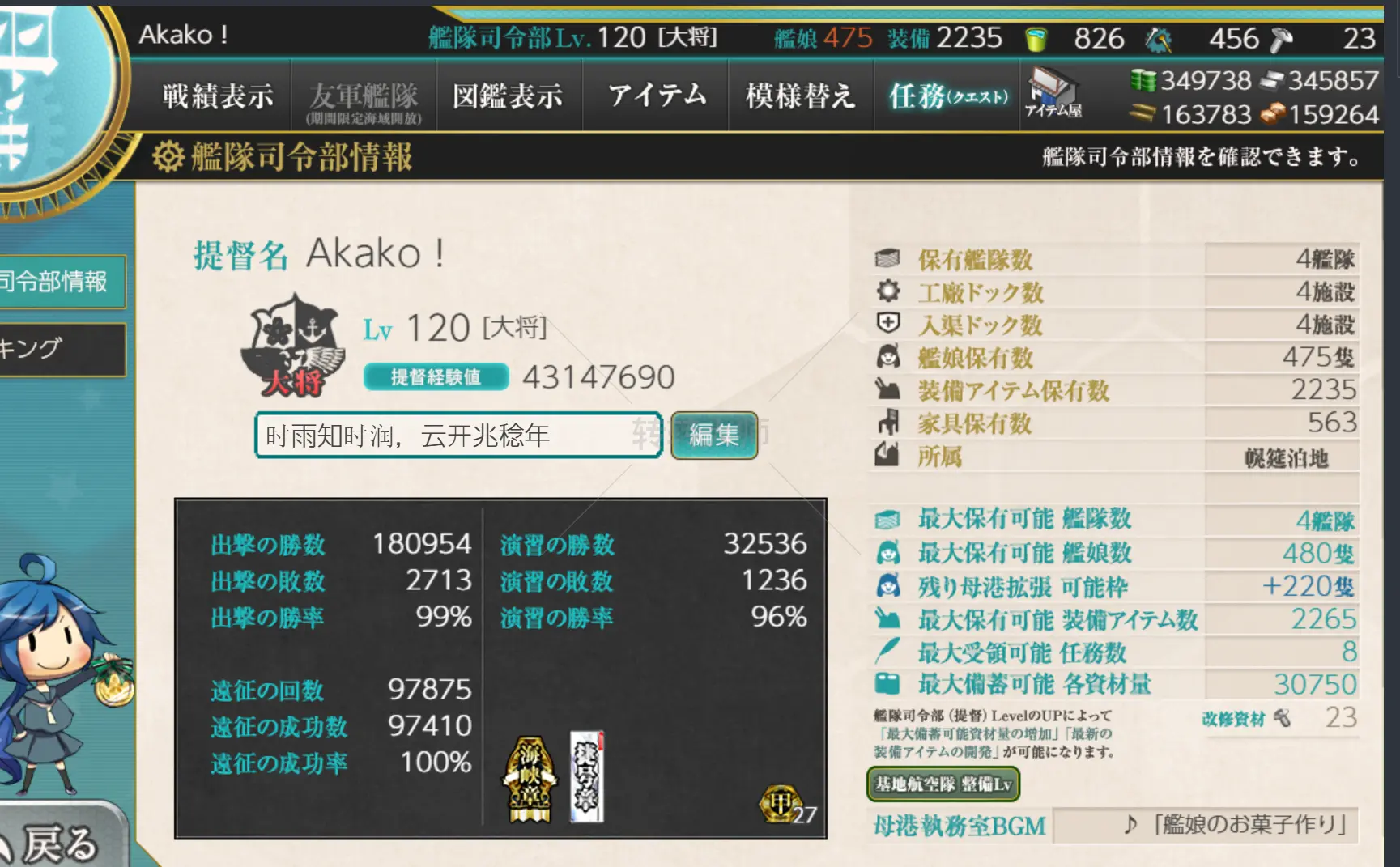Click the 編集 button to edit comment
Viewport: 1400px width, 867px height.
click(x=714, y=435)
